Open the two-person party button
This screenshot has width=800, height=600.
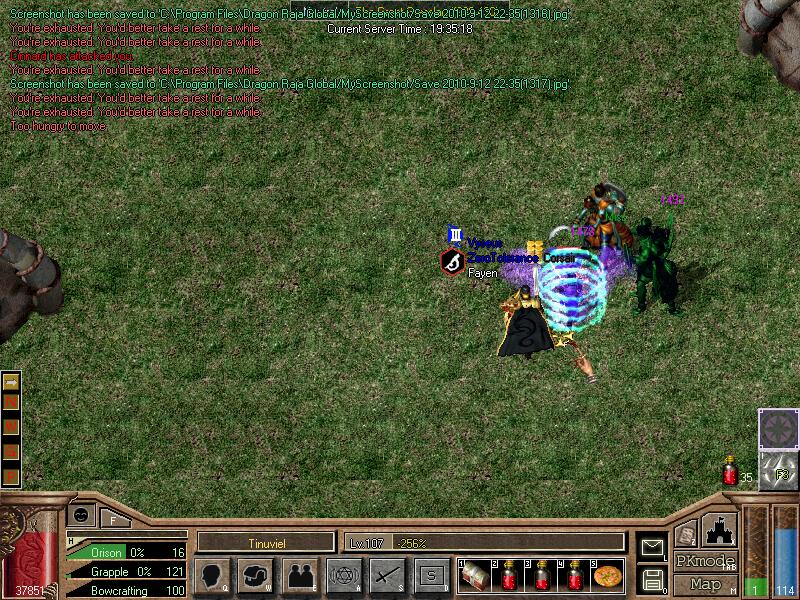299,576
